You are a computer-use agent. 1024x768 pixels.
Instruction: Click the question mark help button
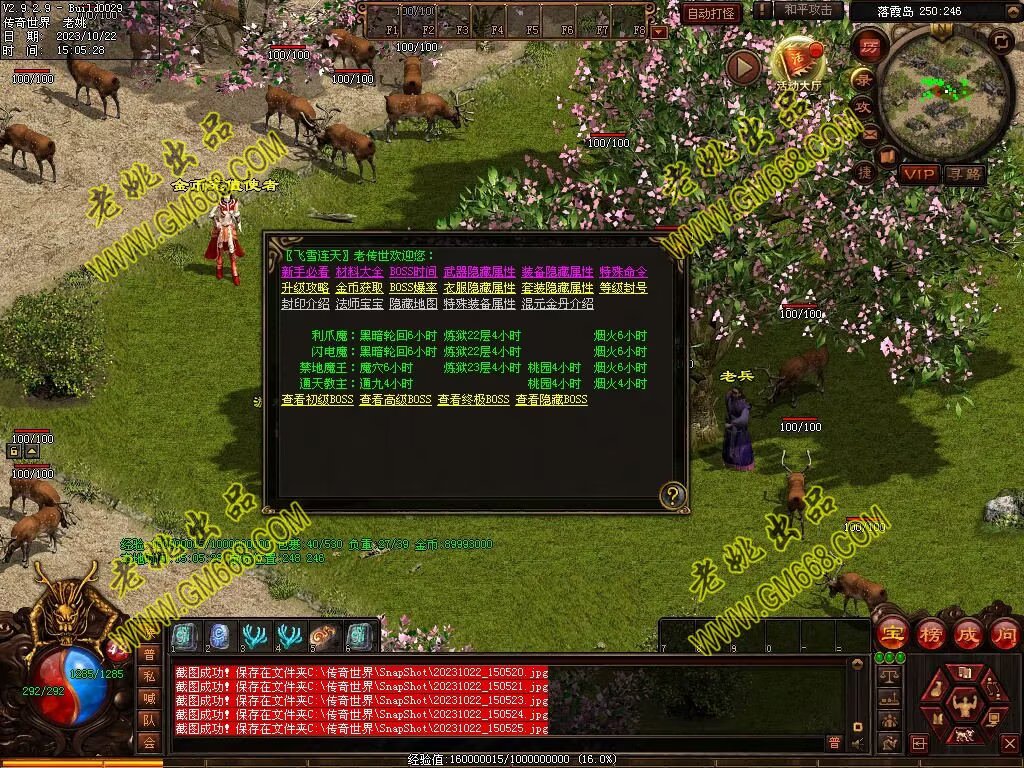[673, 494]
